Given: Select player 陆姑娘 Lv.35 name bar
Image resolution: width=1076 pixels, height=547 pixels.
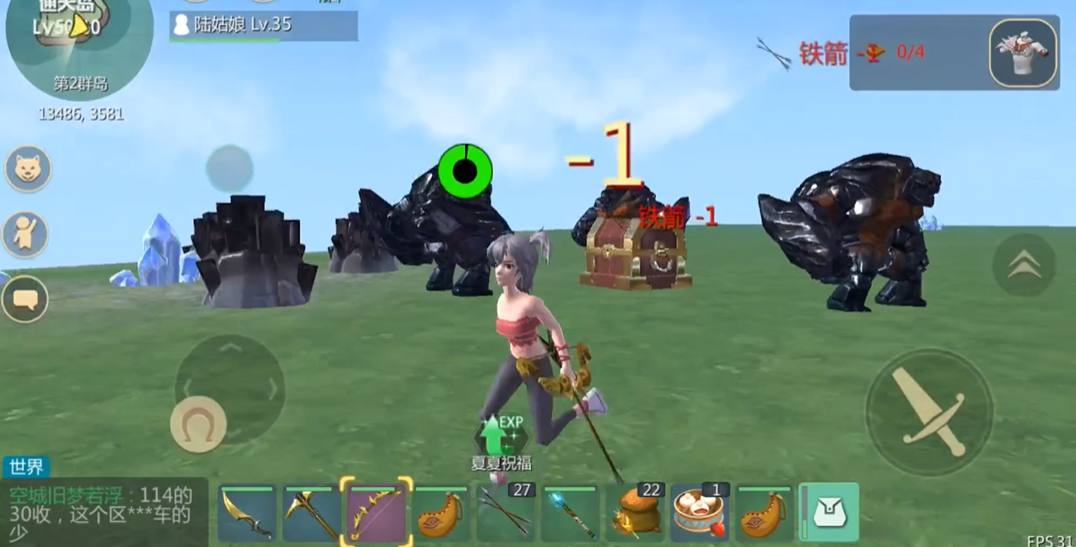Looking at the screenshot, I should (264, 26).
